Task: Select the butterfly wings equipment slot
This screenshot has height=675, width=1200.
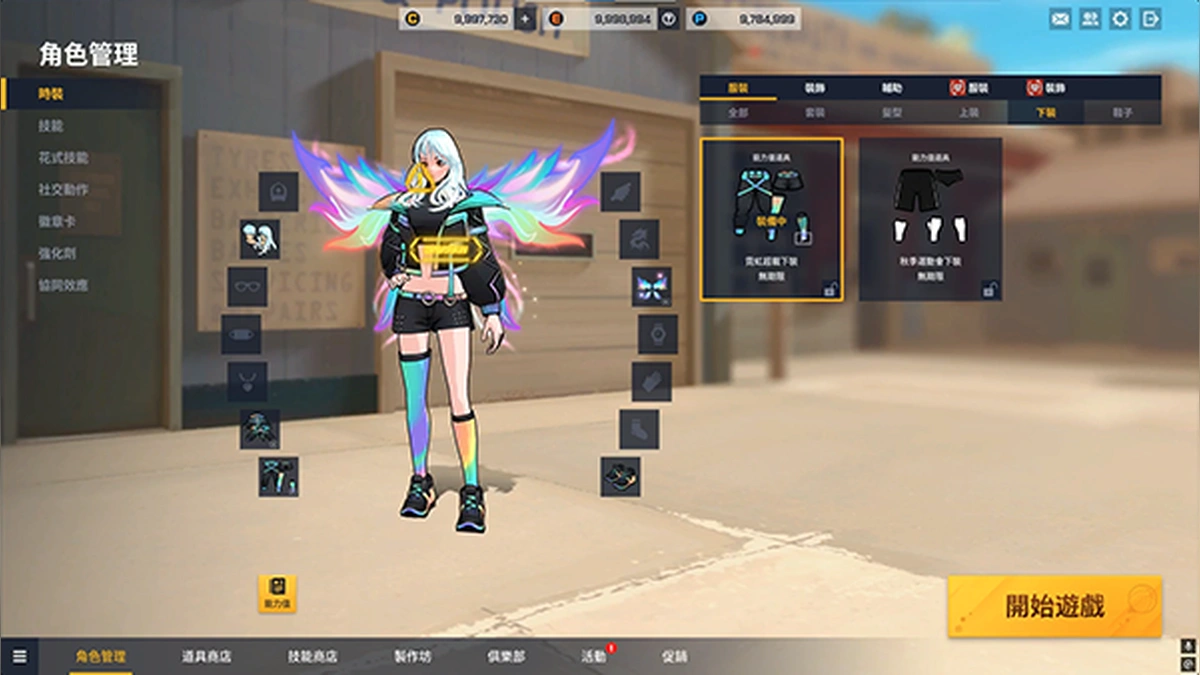Action: point(651,287)
